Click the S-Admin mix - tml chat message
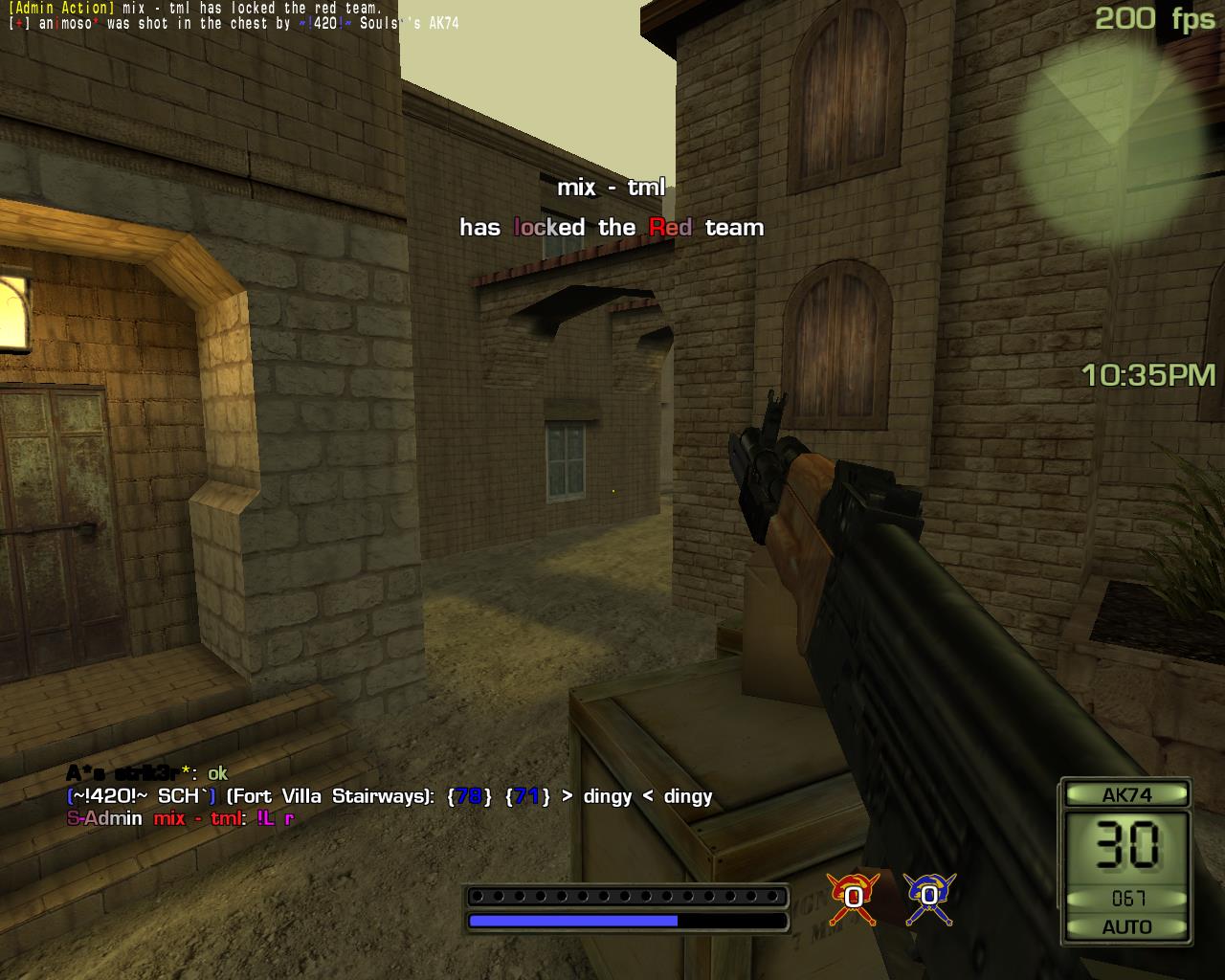The image size is (1225, 980). (x=180, y=818)
